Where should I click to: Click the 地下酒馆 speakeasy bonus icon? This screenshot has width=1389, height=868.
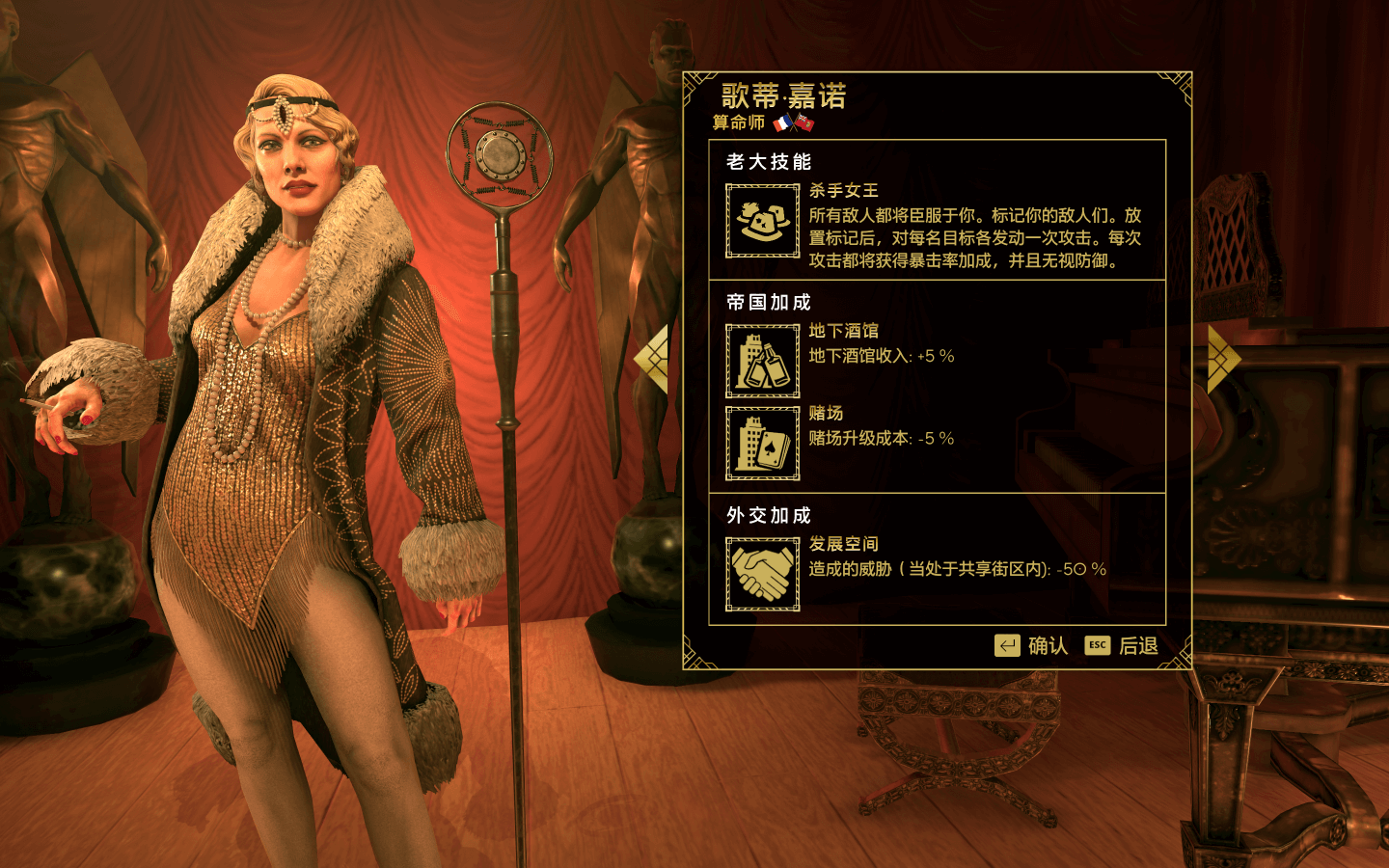762,361
